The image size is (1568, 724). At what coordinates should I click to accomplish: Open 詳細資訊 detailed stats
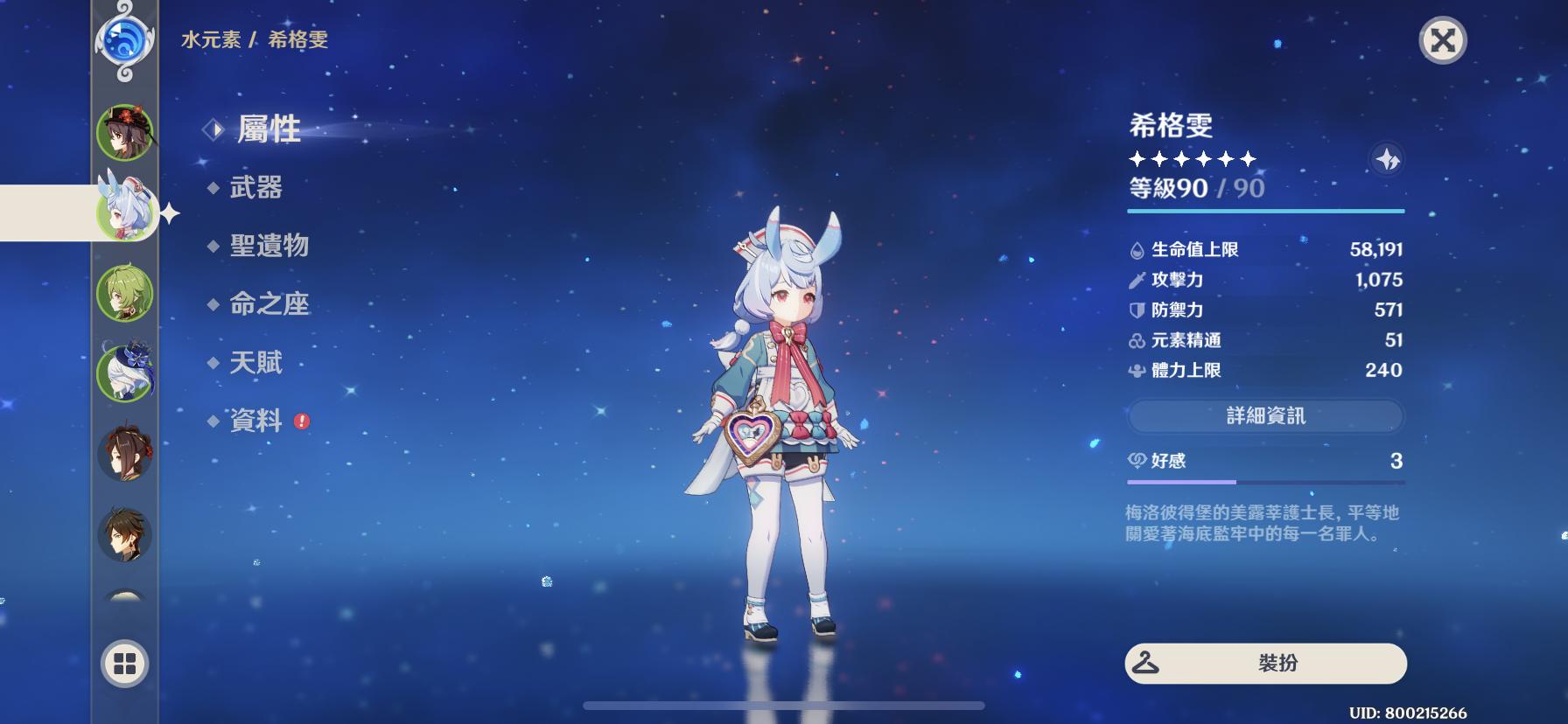point(1265,416)
